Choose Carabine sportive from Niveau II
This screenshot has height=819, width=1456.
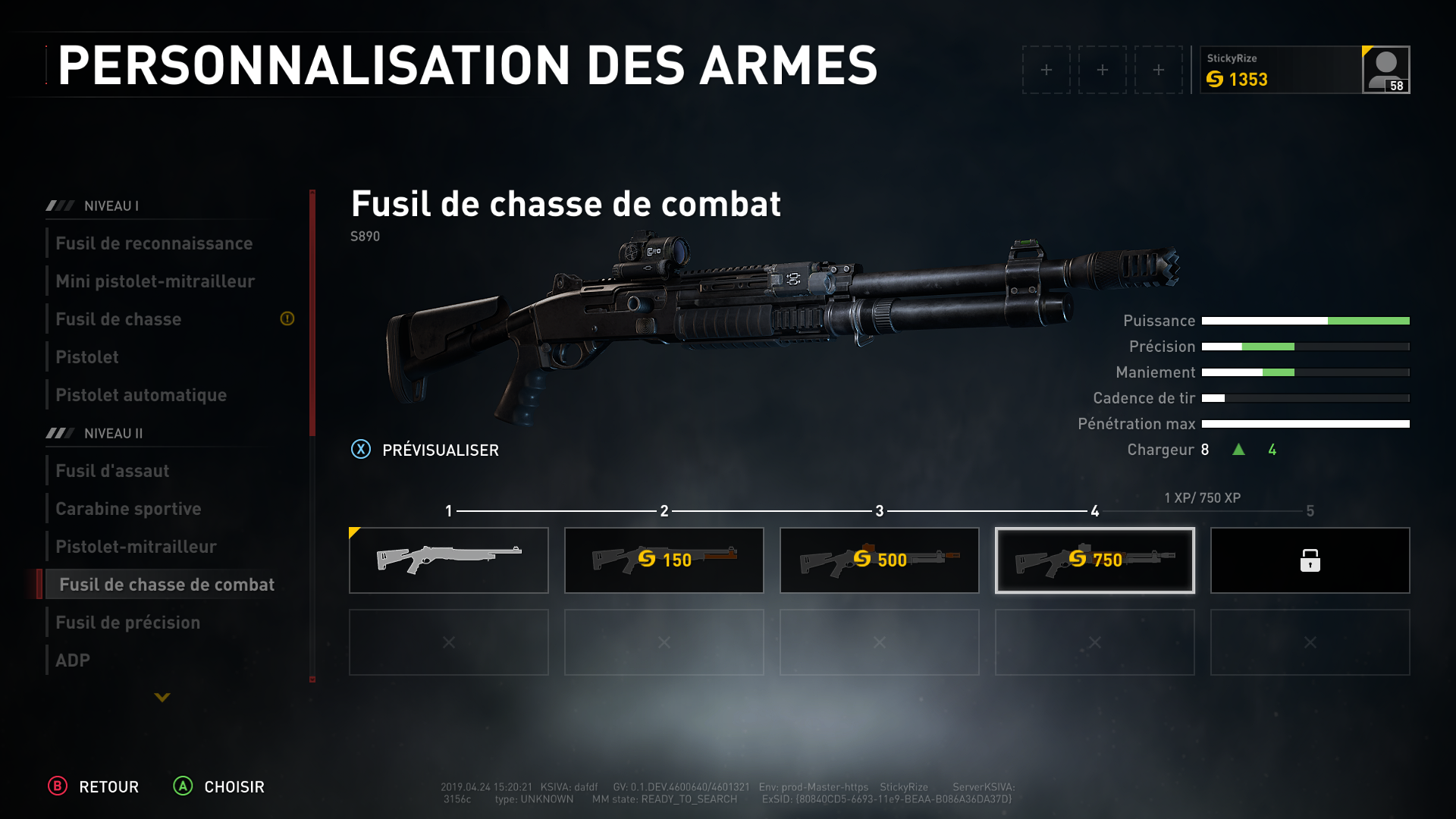pyautogui.click(x=128, y=509)
